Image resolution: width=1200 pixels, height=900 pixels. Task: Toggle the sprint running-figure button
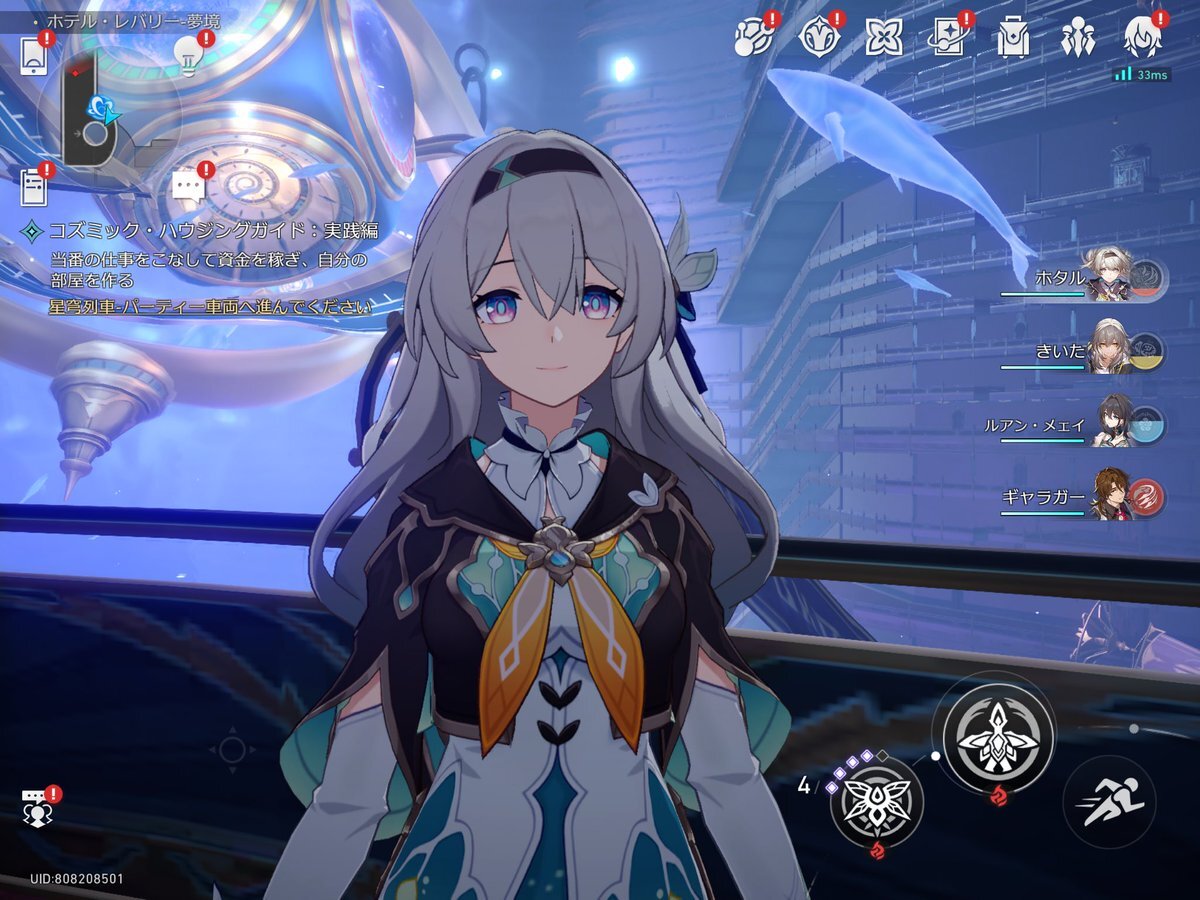pyautogui.click(x=1108, y=802)
